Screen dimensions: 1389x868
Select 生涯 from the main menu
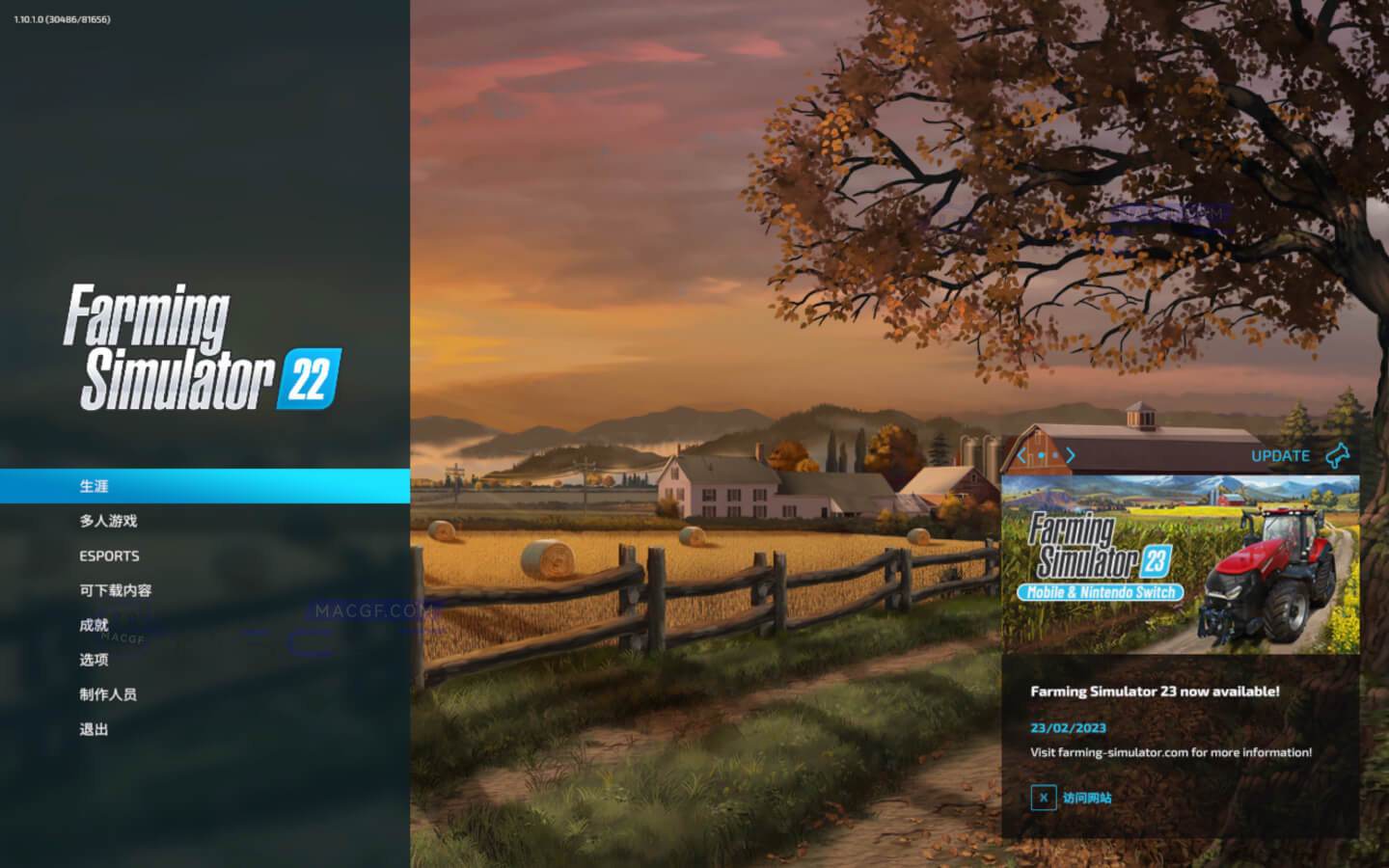pos(93,486)
